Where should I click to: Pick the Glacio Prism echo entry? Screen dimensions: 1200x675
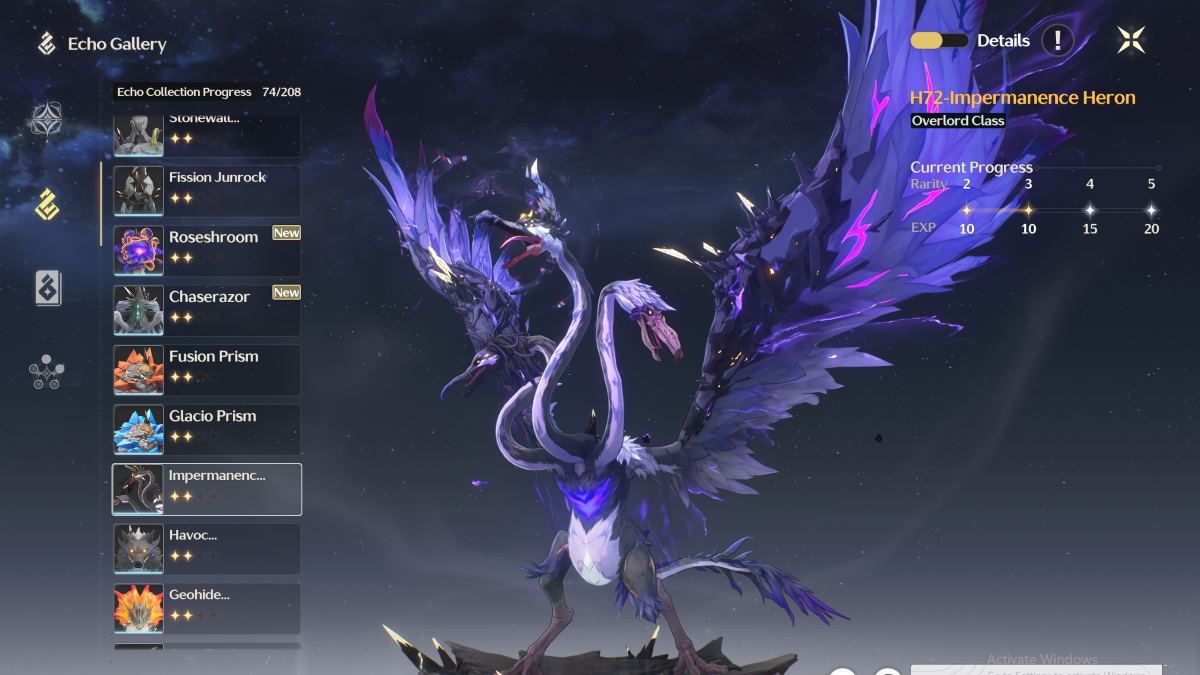[207, 428]
